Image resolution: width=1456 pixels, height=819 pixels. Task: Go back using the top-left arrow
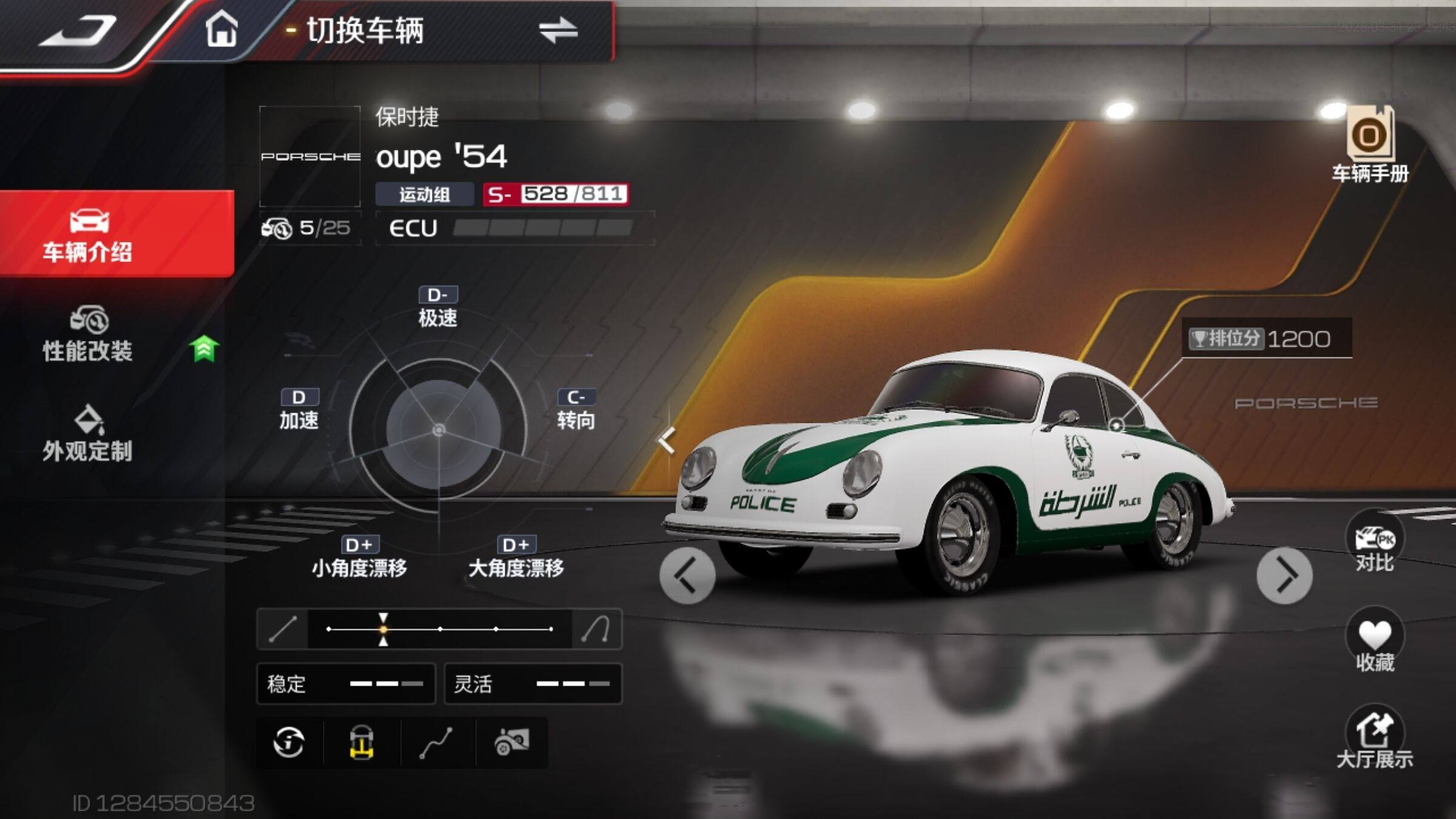point(79,32)
